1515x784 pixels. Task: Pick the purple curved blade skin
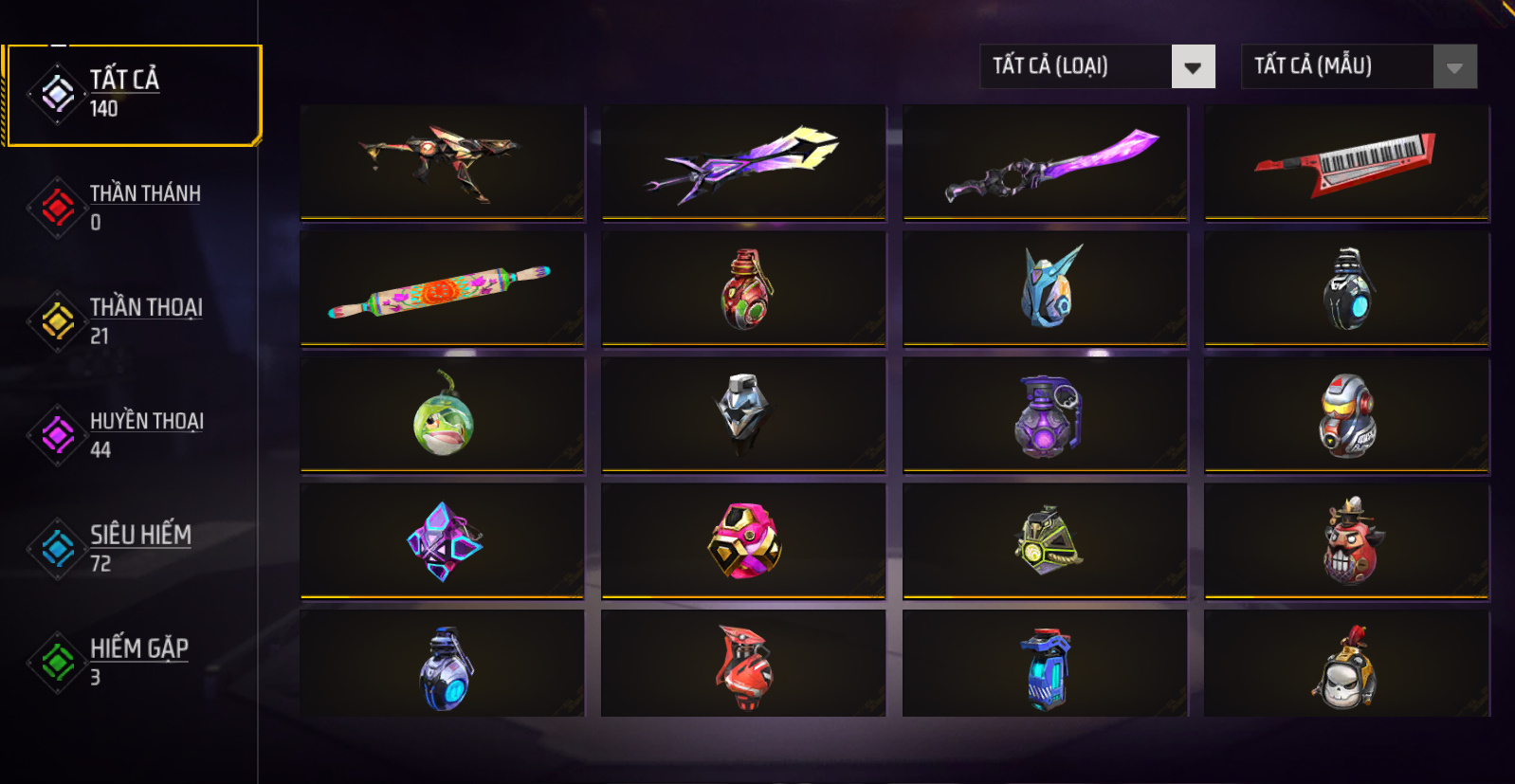coord(1045,162)
